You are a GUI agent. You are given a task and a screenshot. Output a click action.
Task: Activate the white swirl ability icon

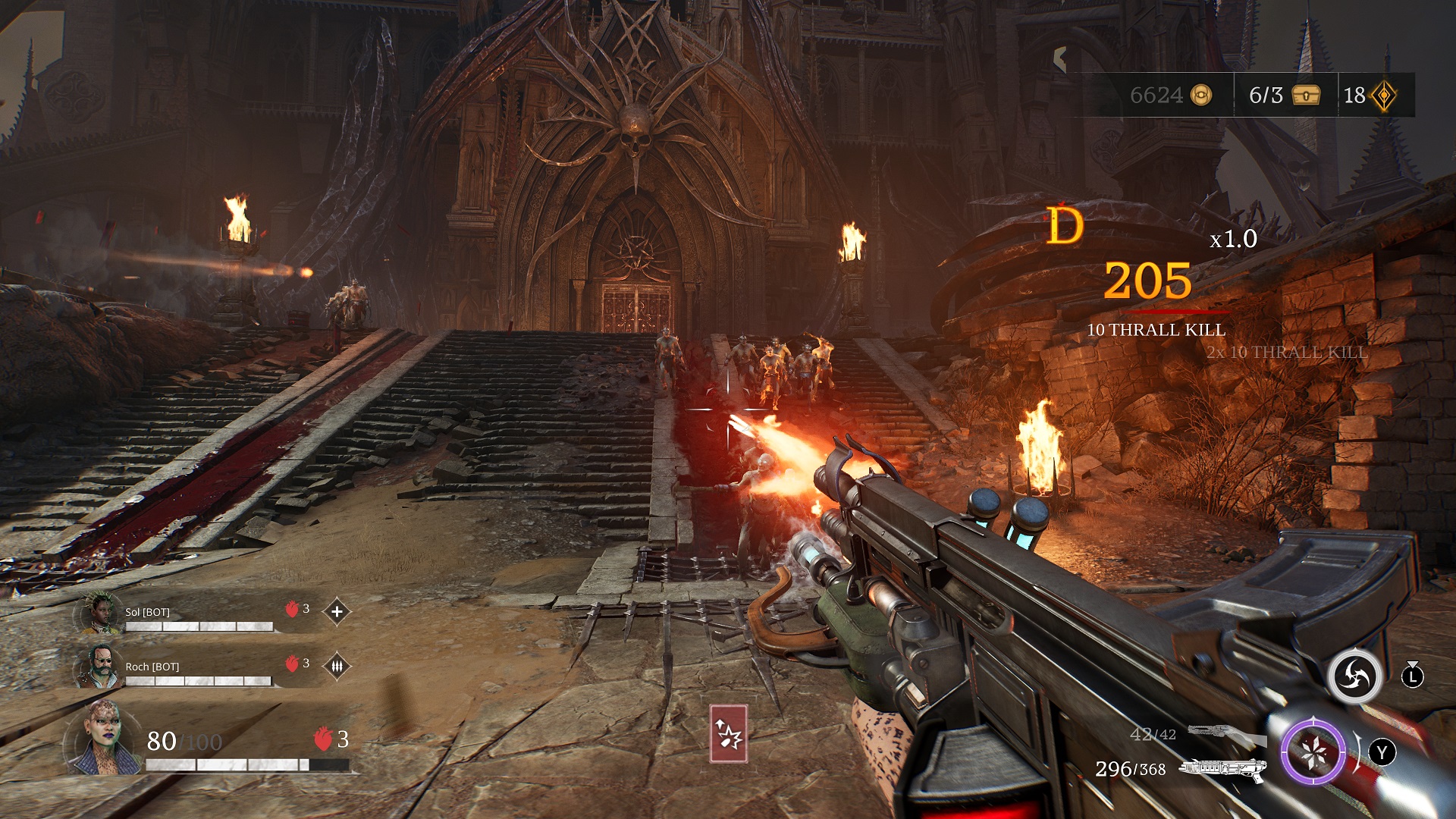tap(1354, 675)
